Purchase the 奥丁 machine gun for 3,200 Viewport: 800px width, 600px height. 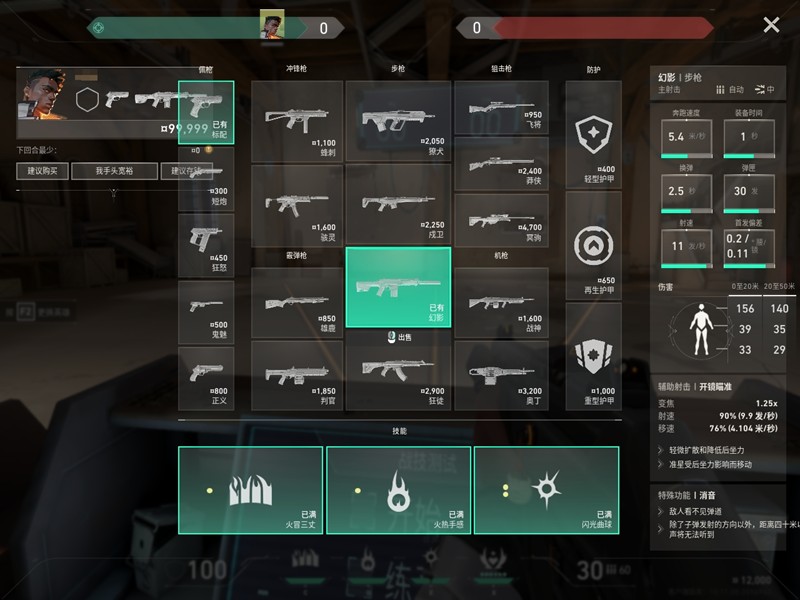(x=501, y=374)
